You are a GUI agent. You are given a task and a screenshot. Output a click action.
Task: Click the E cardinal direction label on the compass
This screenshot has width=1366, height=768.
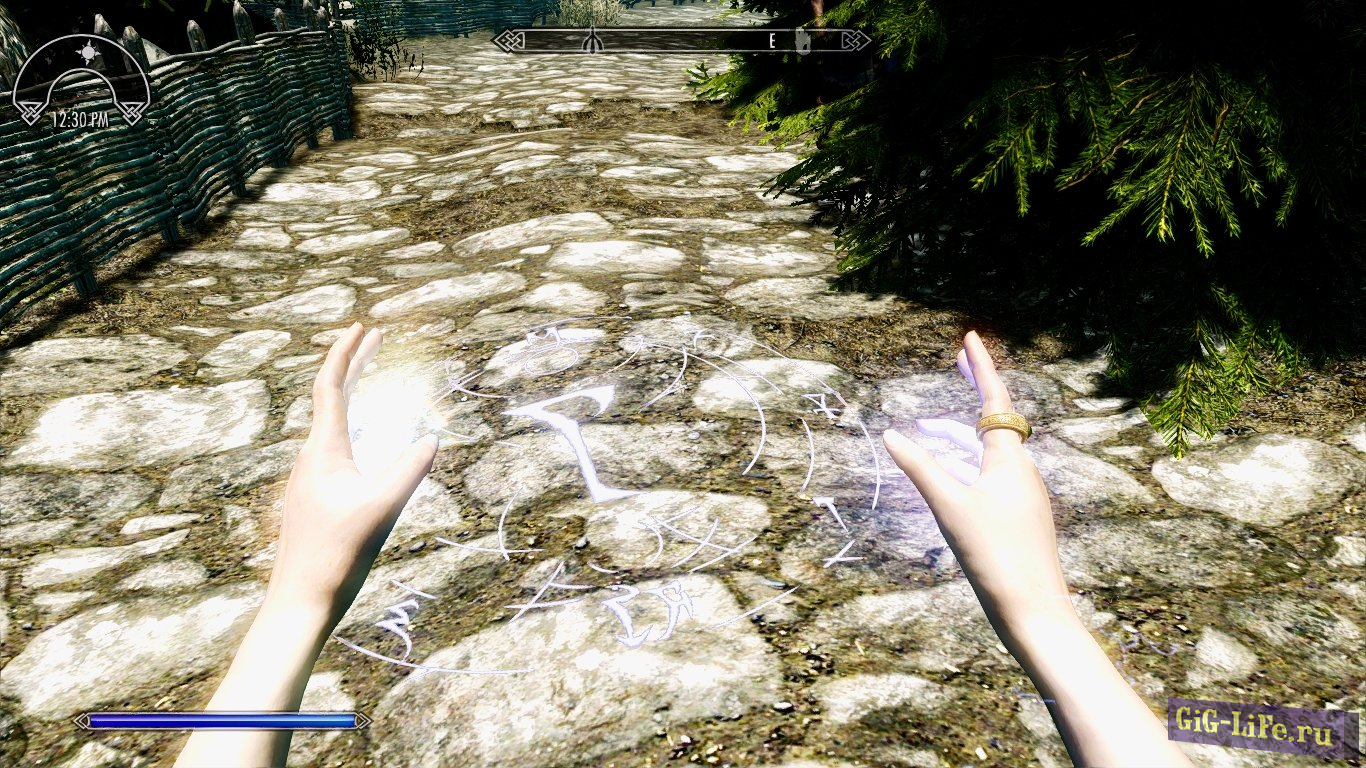[771, 42]
